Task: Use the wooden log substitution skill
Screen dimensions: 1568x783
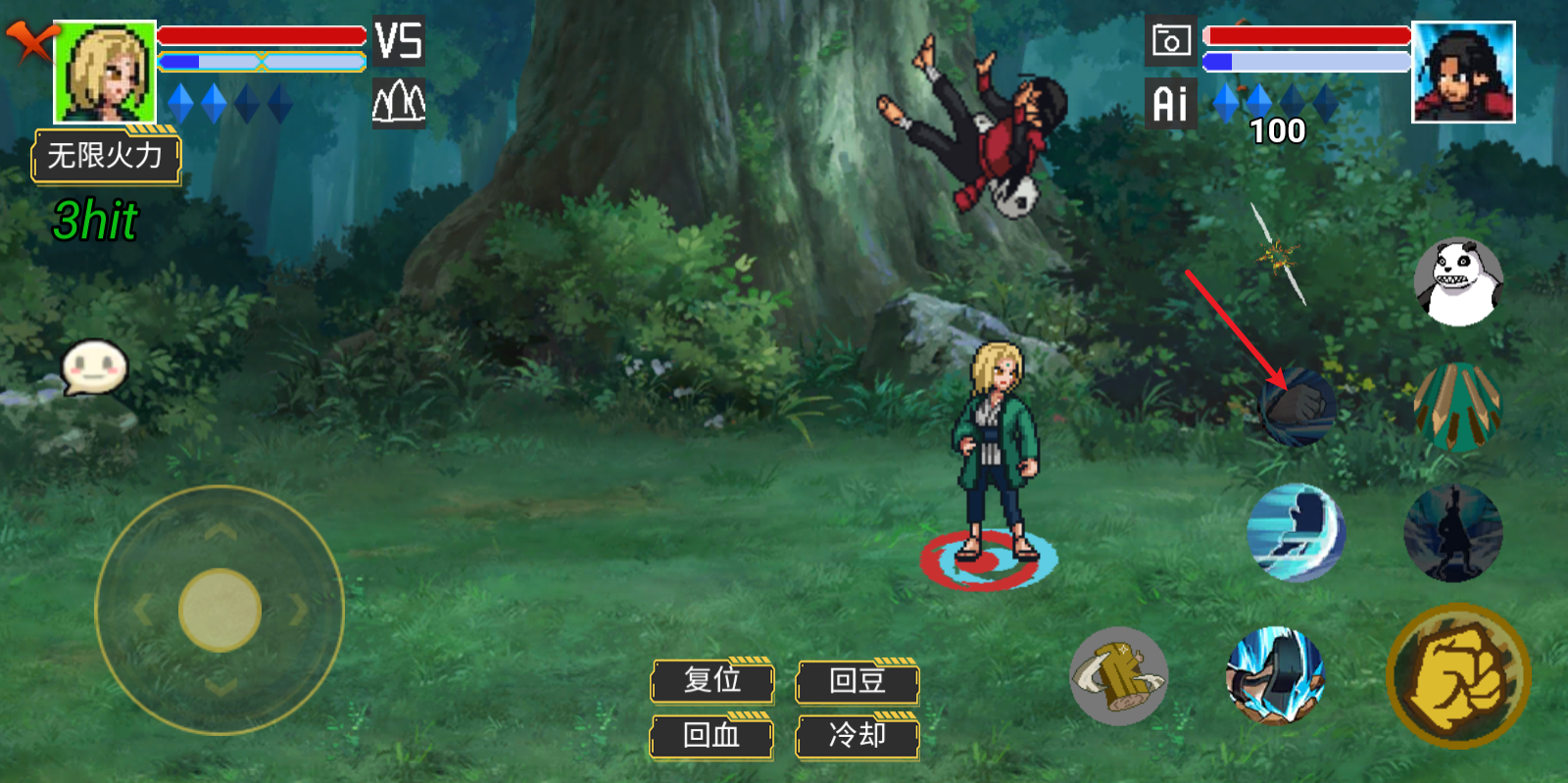Action: 1119,676
